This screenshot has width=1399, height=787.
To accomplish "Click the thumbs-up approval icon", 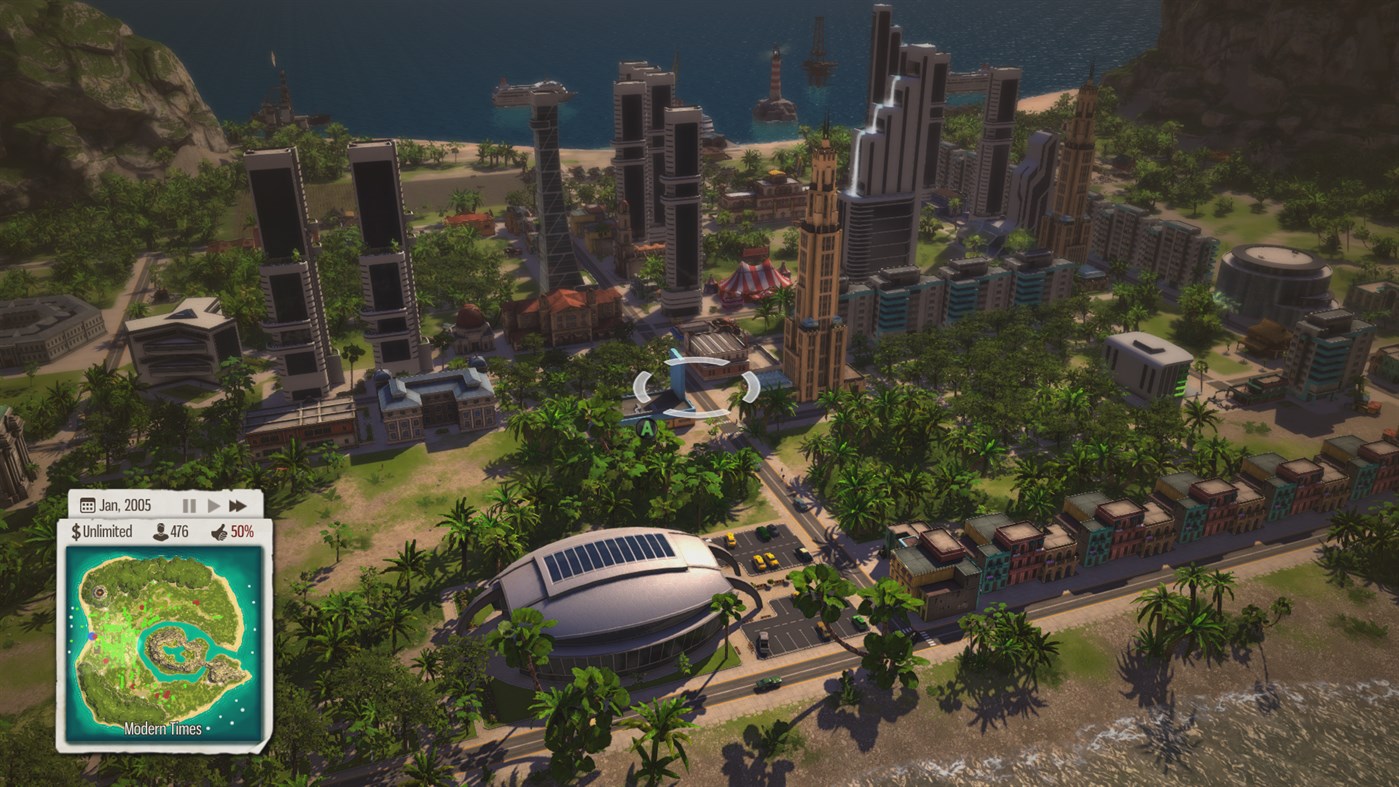I will click(x=218, y=532).
